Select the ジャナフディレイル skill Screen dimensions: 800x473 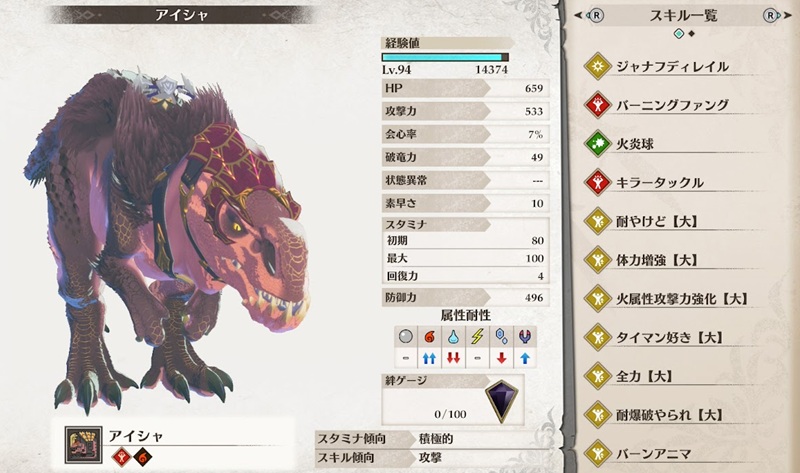[672, 66]
